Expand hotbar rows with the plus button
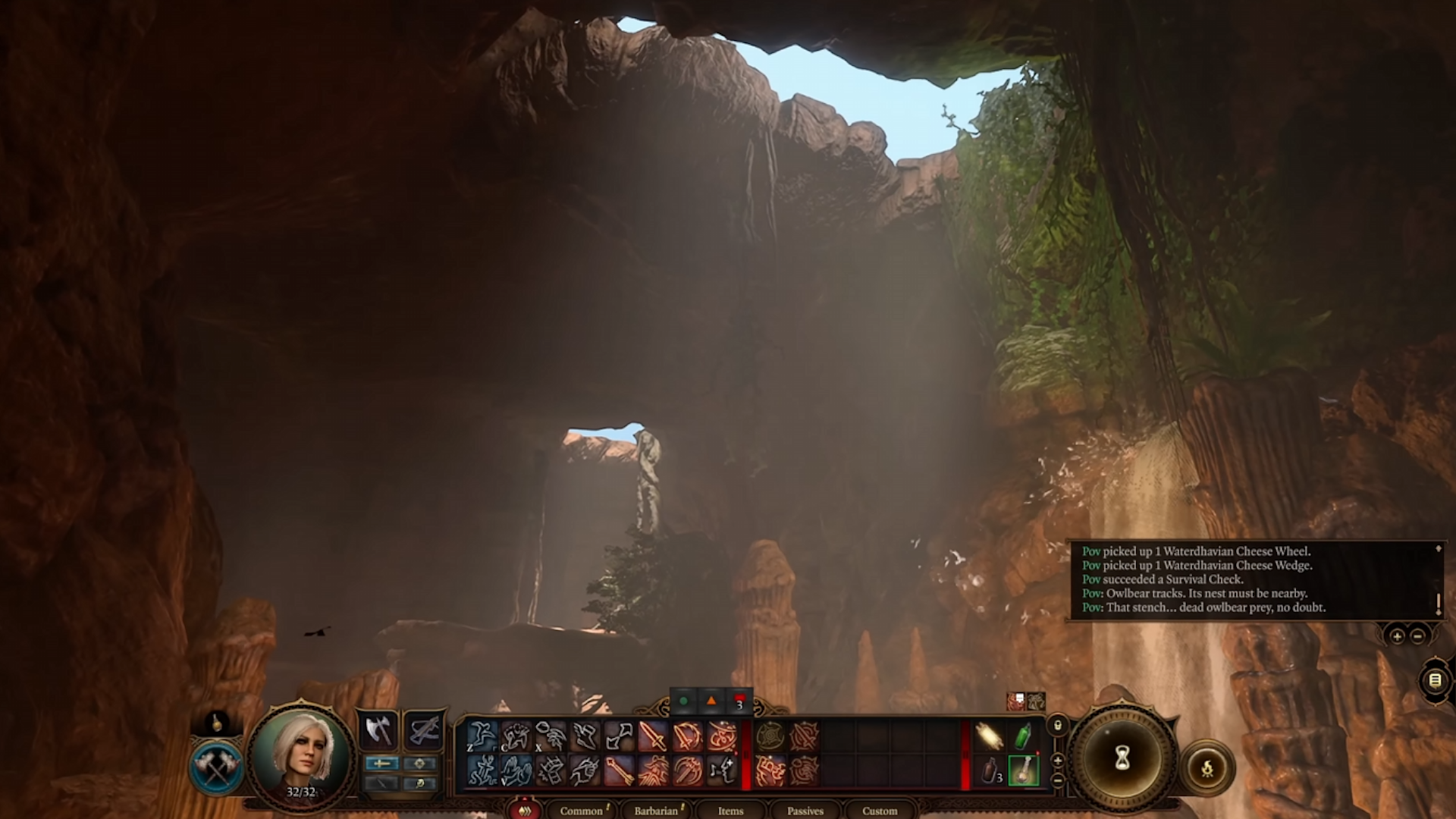This screenshot has width=1456, height=819. (1058, 761)
